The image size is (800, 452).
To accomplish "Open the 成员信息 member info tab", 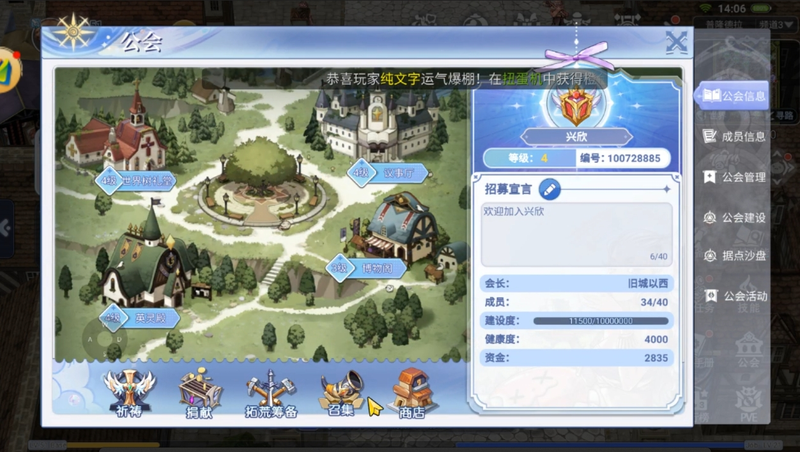I will 734,136.
